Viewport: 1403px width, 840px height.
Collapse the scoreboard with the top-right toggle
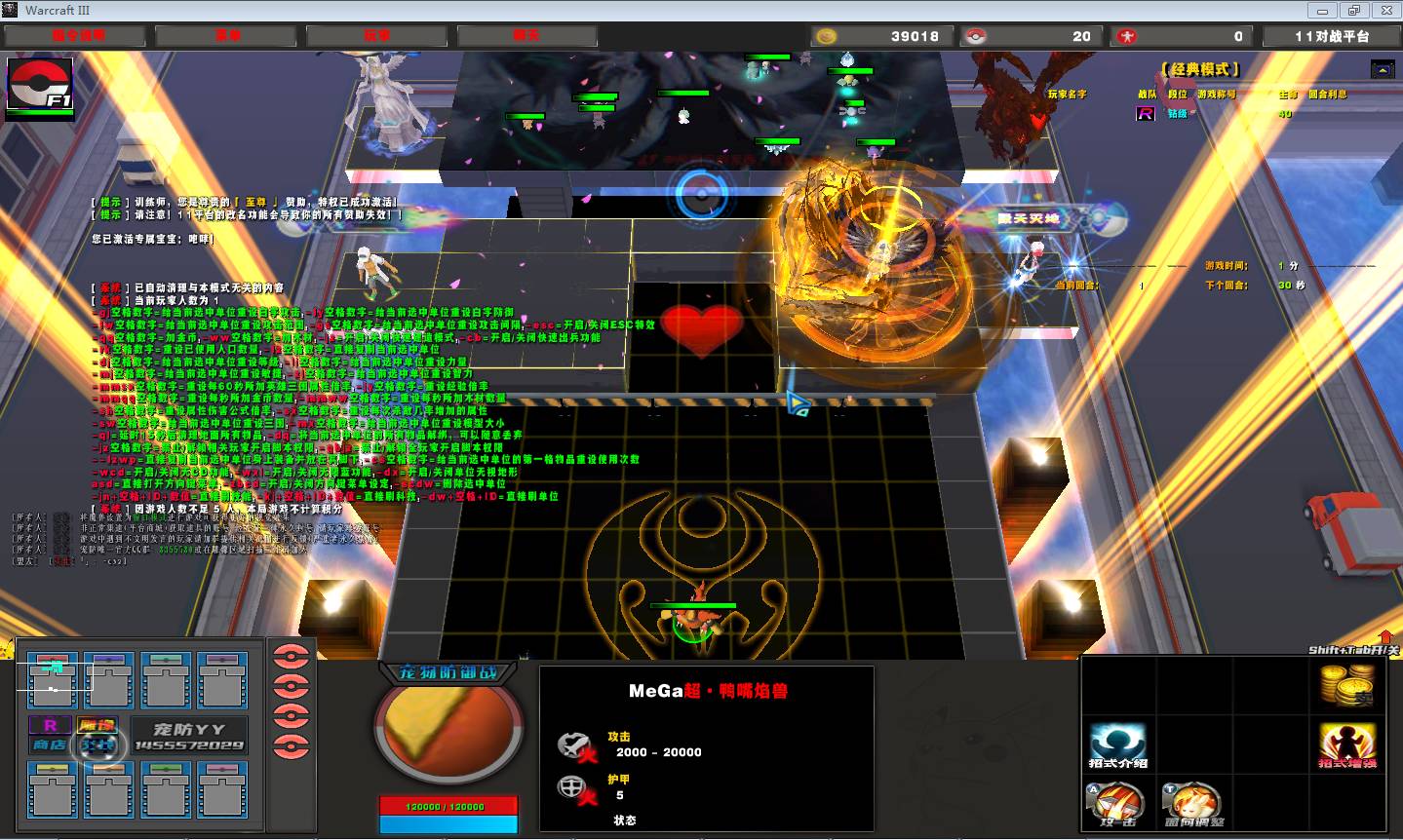click(x=1382, y=69)
